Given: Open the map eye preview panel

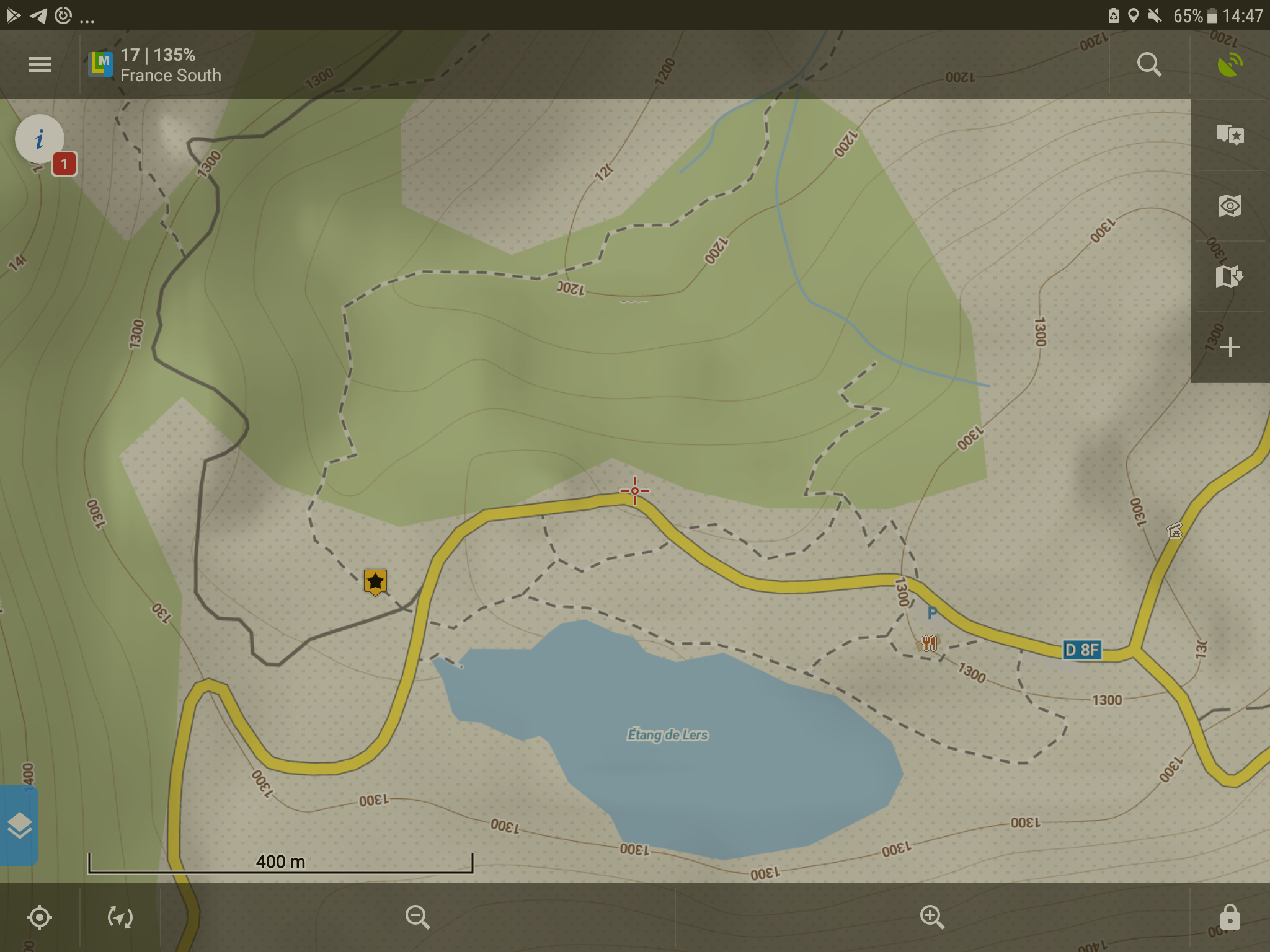Looking at the screenshot, I should pyautogui.click(x=1230, y=206).
